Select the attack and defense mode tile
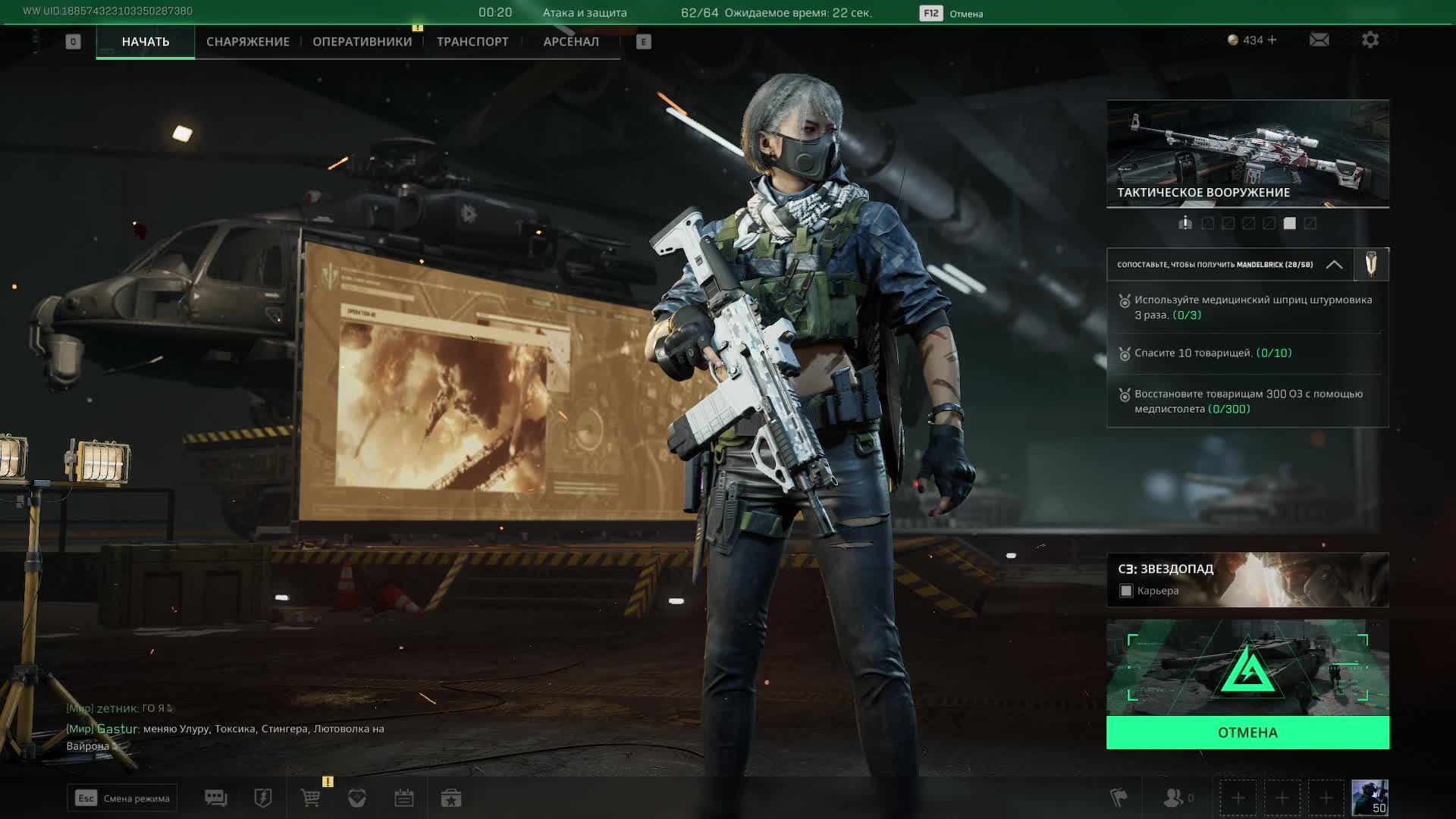 click(1247, 668)
